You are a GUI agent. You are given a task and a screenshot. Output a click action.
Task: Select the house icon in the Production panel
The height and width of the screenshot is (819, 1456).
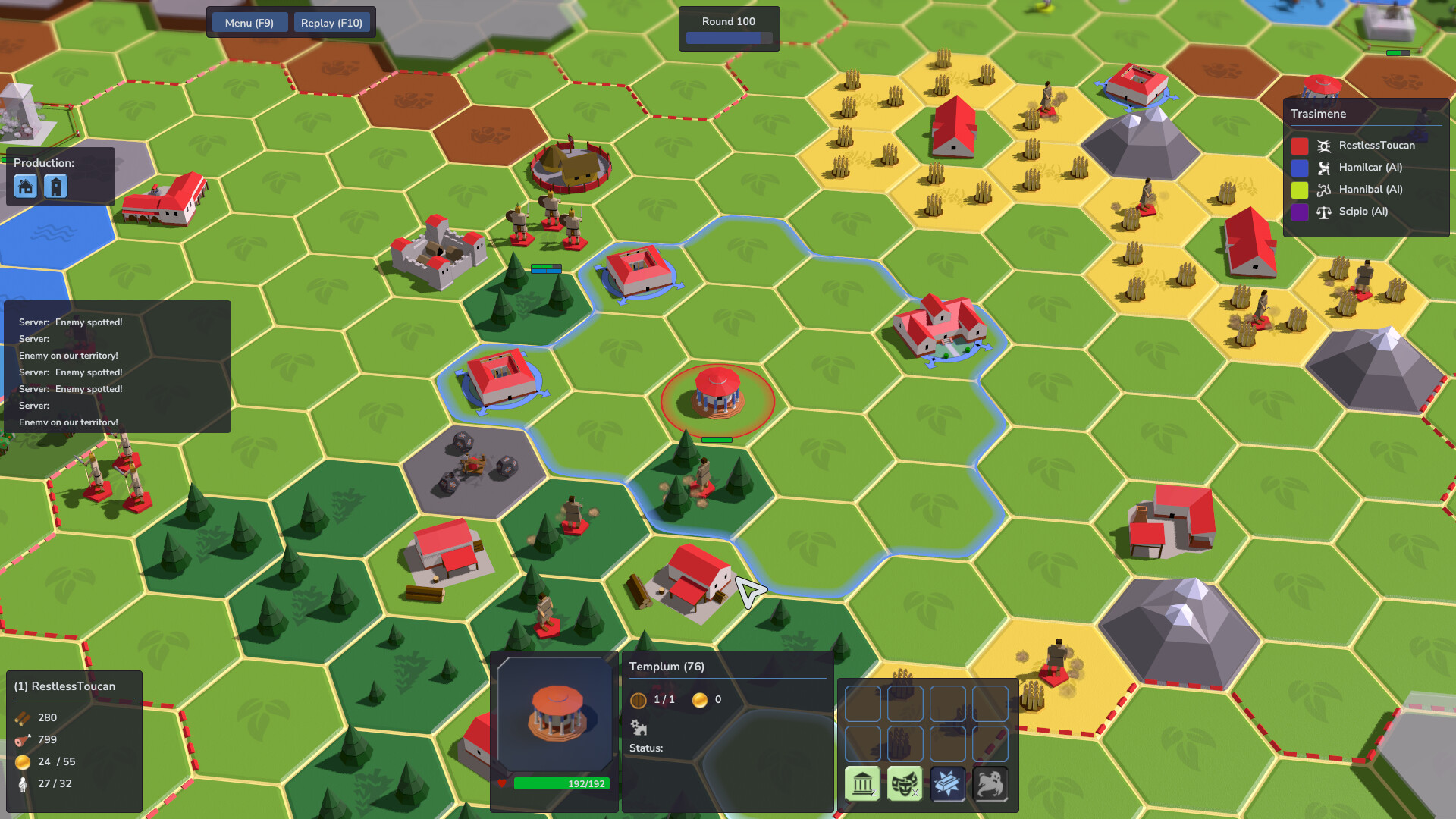pyautogui.click(x=25, y=186)
